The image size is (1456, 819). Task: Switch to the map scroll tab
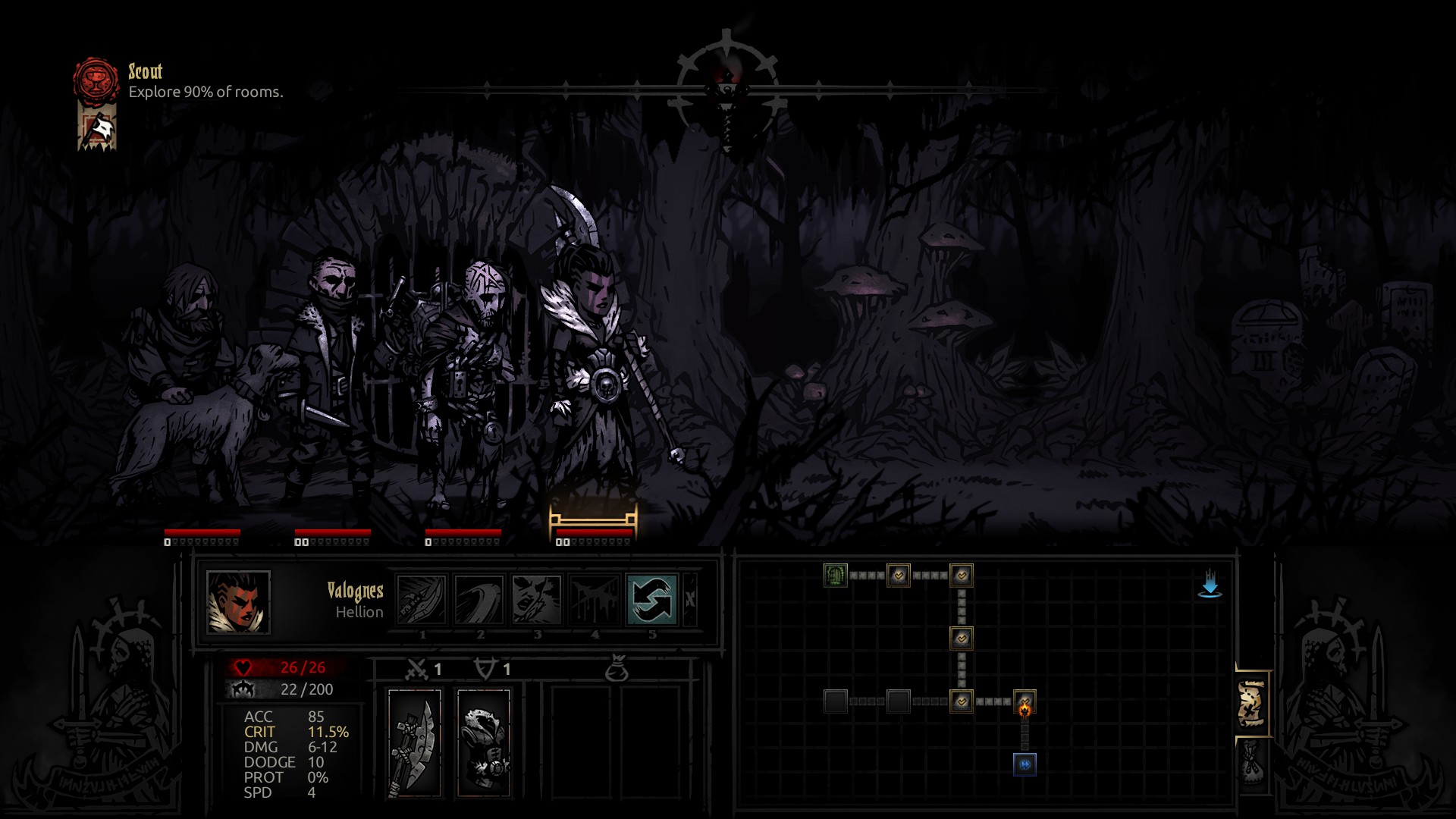1251,704
